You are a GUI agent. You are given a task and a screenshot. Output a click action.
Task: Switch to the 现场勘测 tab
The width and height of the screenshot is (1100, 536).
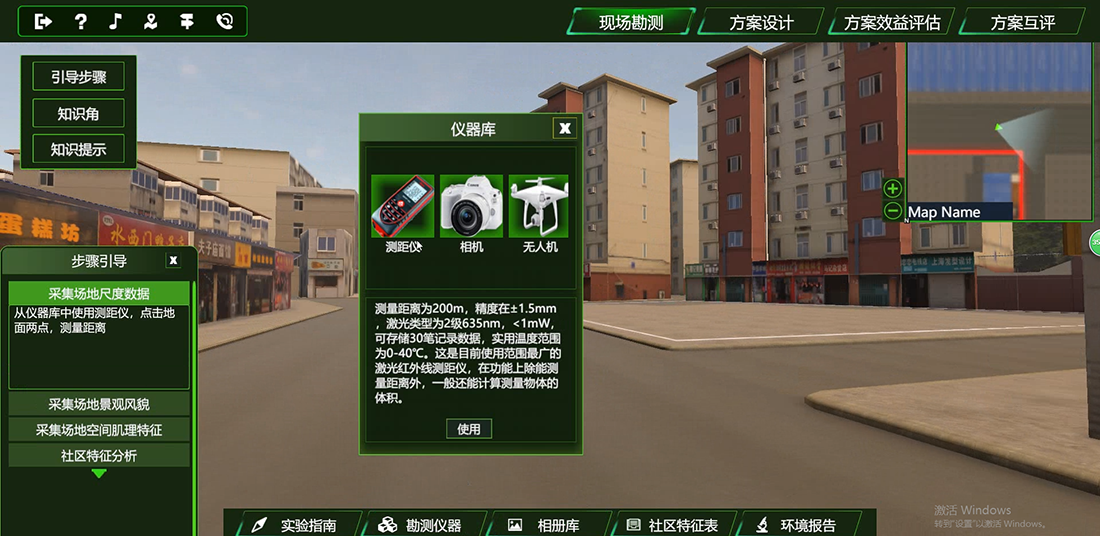pyautogui.click(x=631, y=22)
